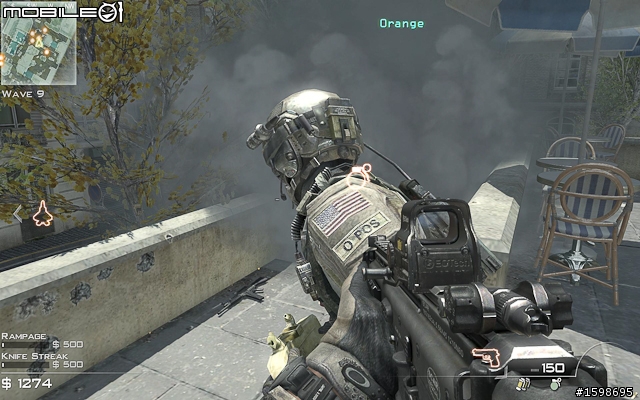Viewport: 640px width, 400px height.
Task: Choose the frag grenade icon
Action: point(555,382)
